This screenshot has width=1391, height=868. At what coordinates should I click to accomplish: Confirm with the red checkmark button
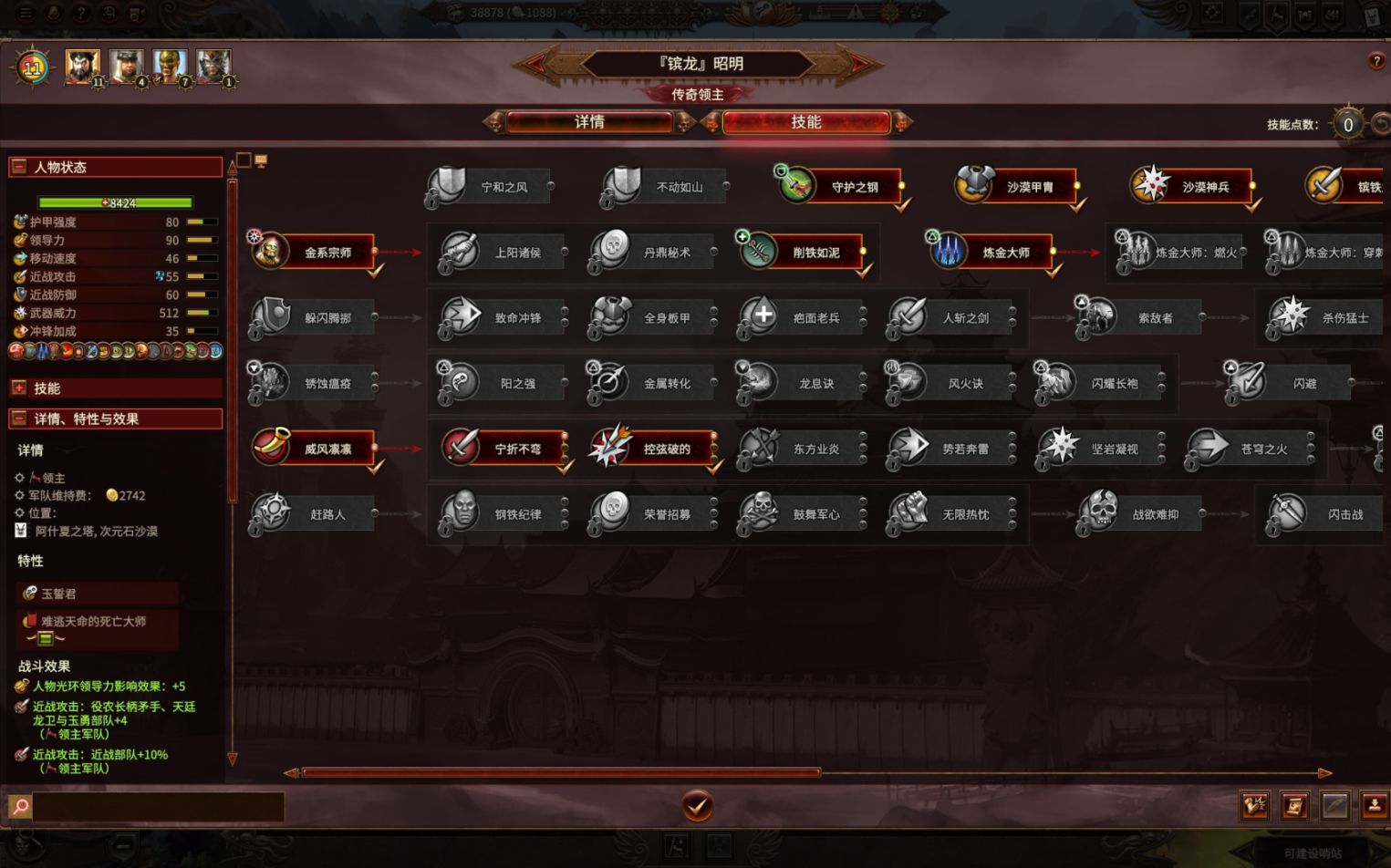[x=697, y=806]
